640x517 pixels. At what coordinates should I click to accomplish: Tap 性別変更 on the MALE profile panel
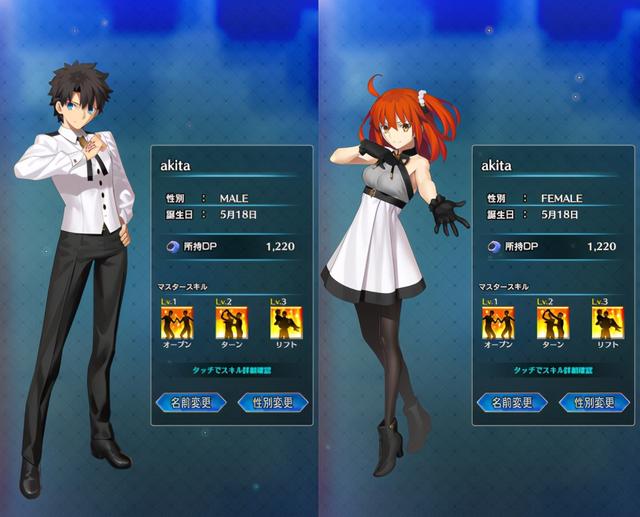pyautogui.click(x=272, y=402)
